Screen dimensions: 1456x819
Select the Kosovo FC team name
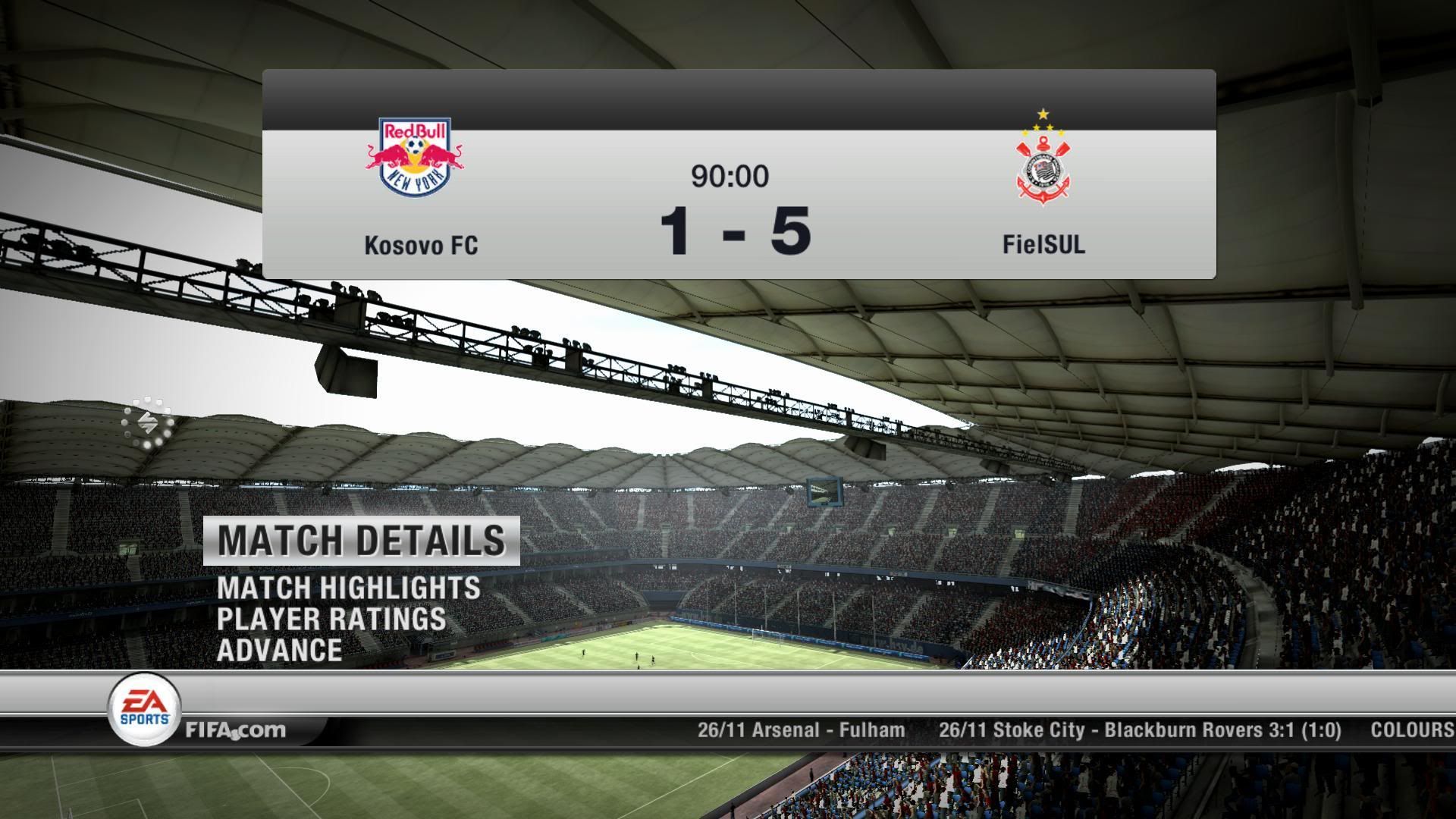(x=420, y=246)
